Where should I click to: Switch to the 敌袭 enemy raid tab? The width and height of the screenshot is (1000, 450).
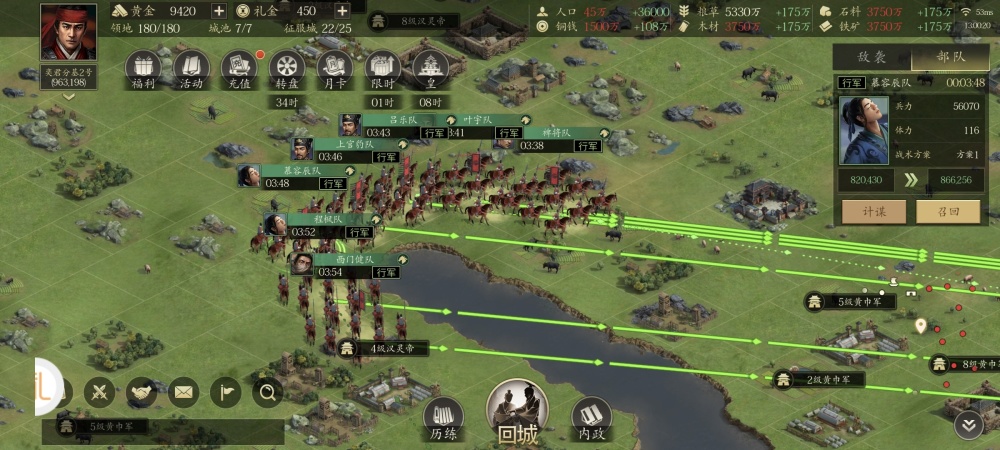point(872,58)
